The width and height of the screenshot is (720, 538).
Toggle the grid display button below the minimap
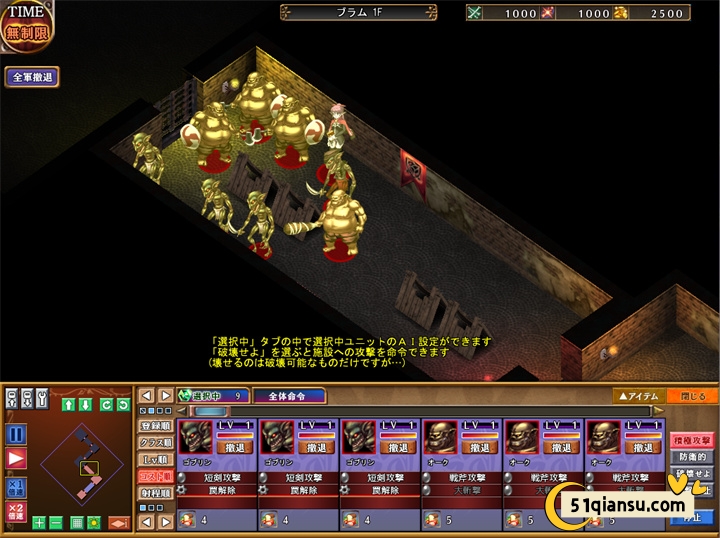point(77,523)
